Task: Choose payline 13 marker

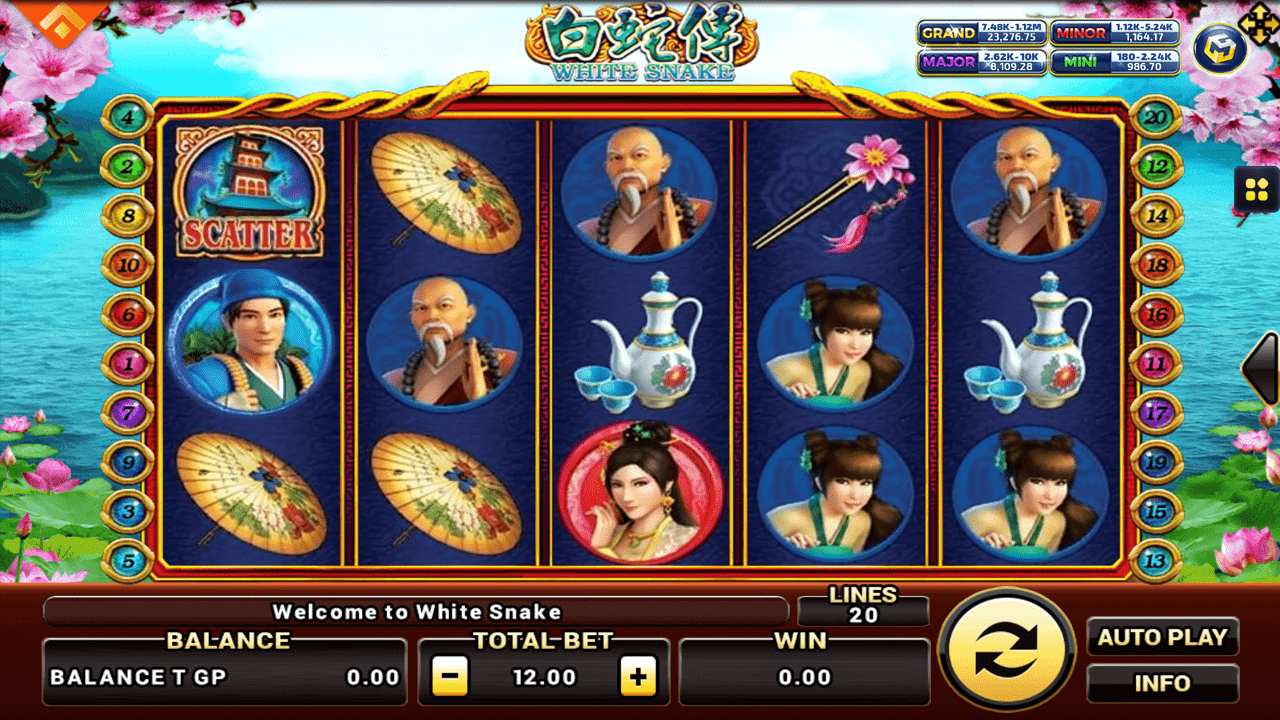Action: coord(1156,561)
